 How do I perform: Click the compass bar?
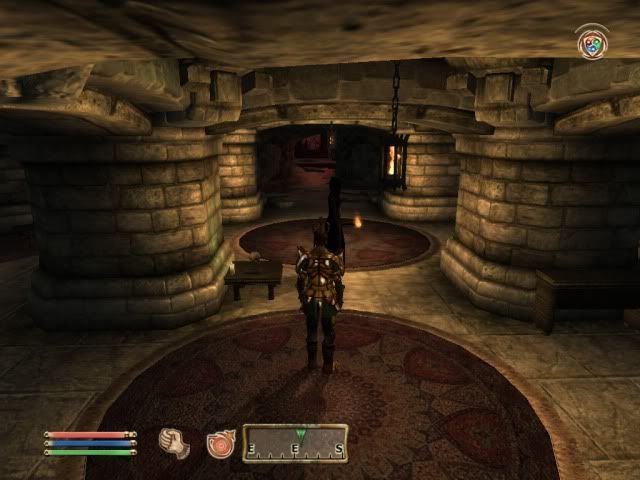(295, 443)
